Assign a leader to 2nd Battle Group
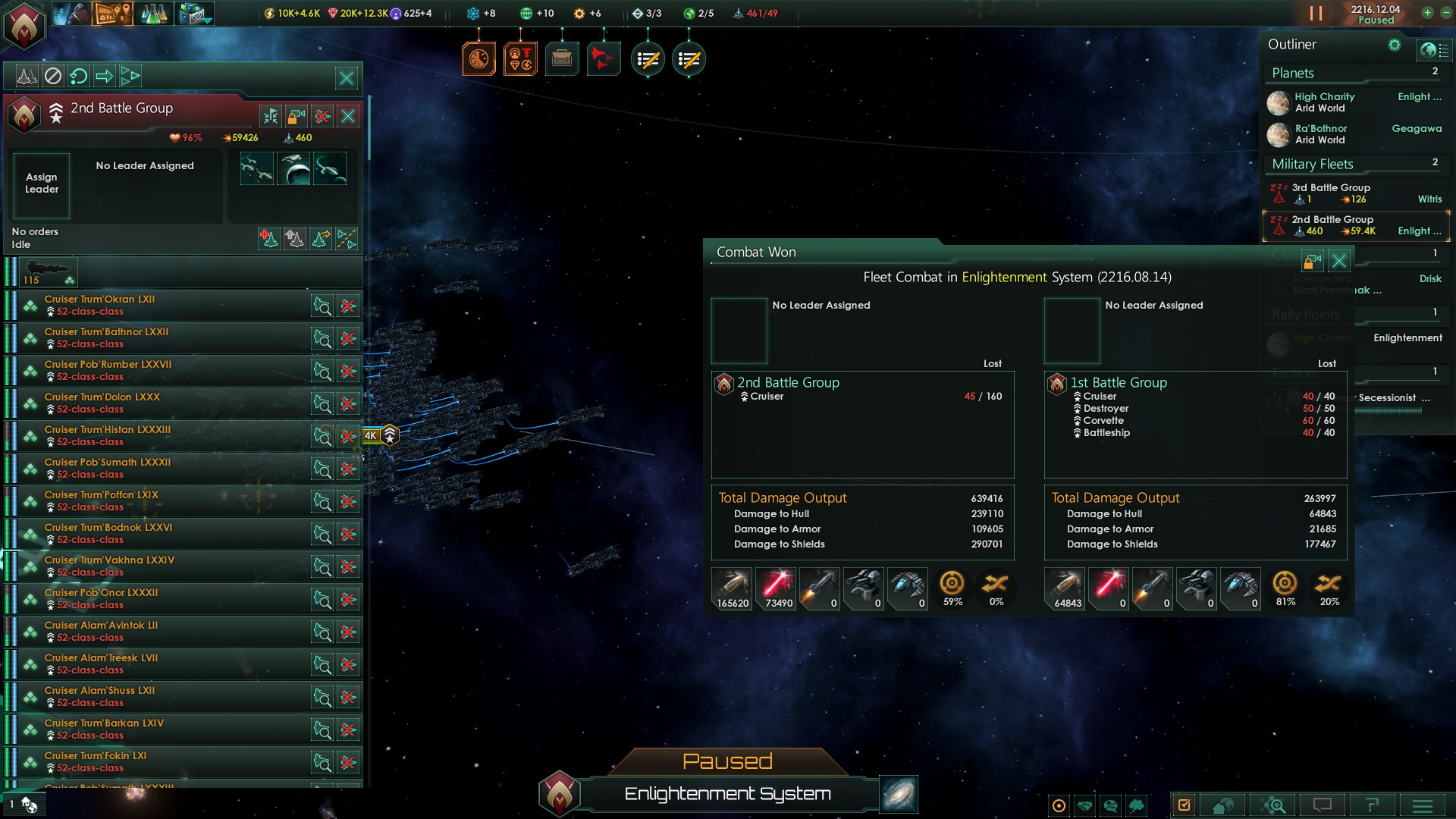This screenshot has height=819, width=1456. click(42, 184)
